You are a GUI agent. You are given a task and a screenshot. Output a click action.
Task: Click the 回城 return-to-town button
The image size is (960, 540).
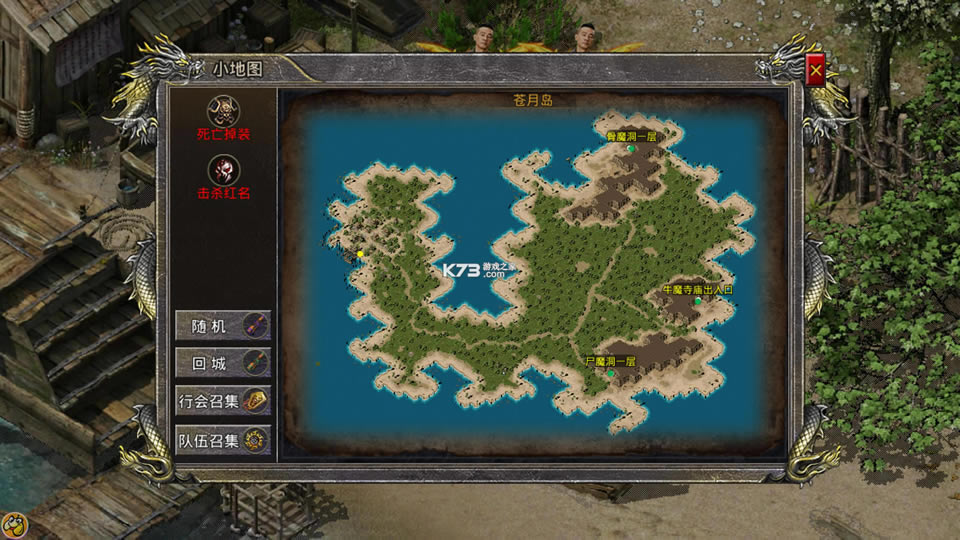pyautogui.click(x=222, y=362)
